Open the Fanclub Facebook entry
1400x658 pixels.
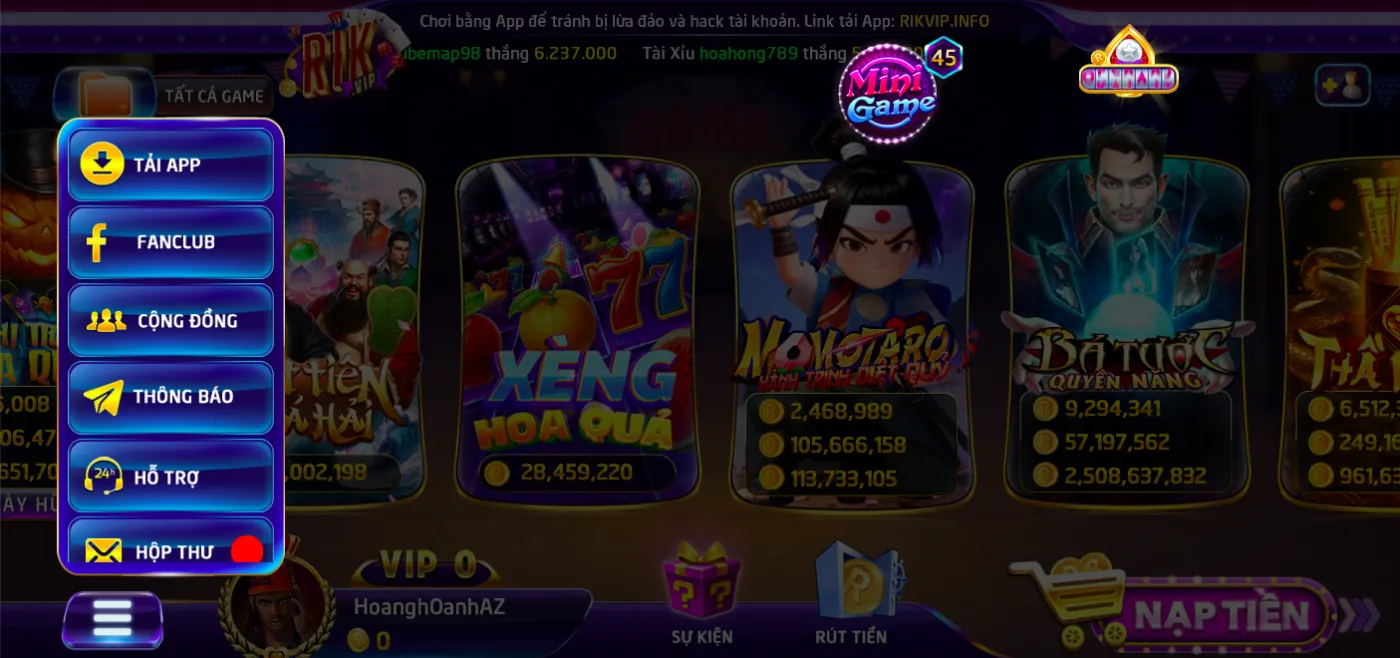(x=170, y=242)
